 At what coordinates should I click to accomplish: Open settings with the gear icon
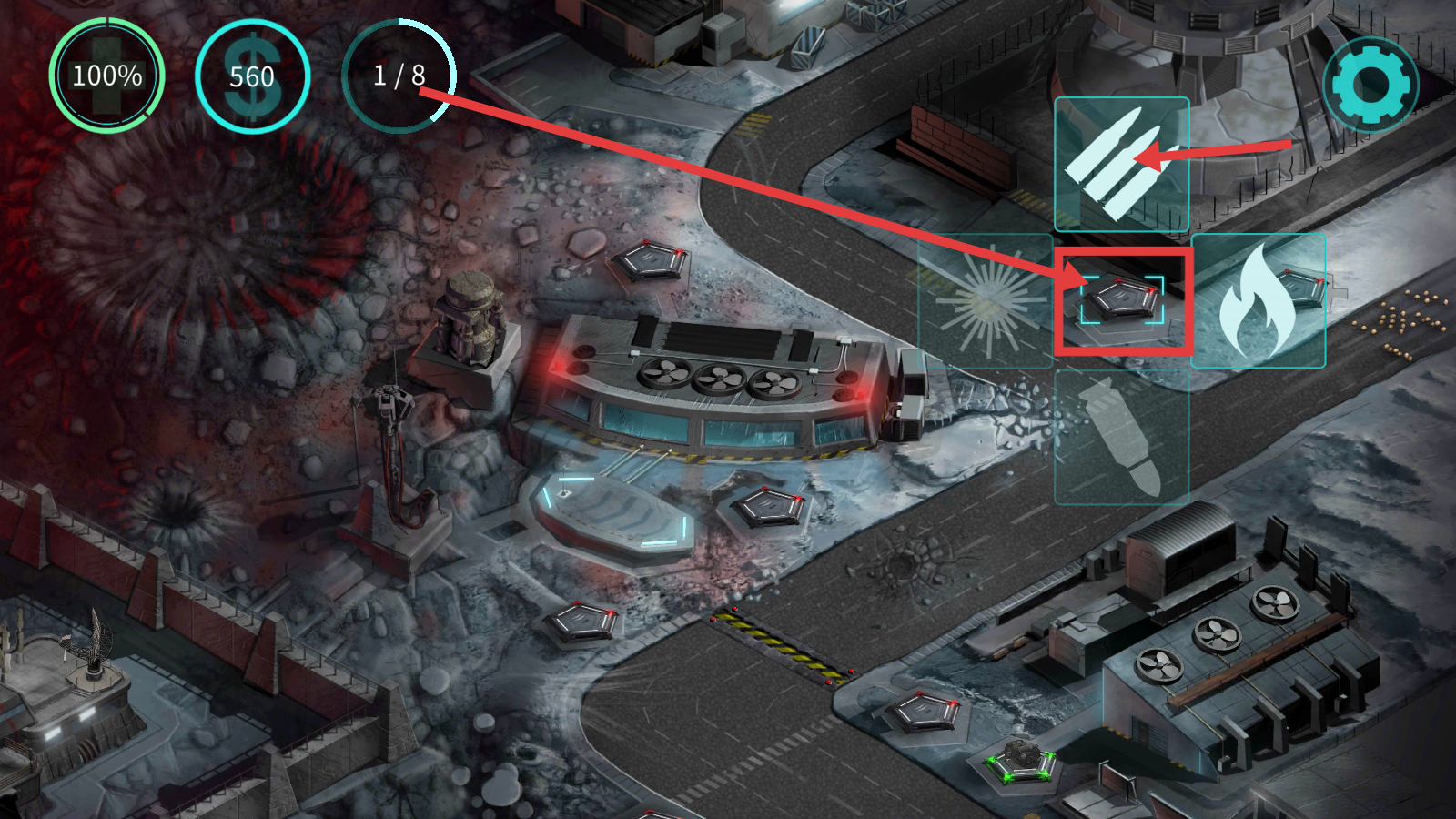(1370, 85)
